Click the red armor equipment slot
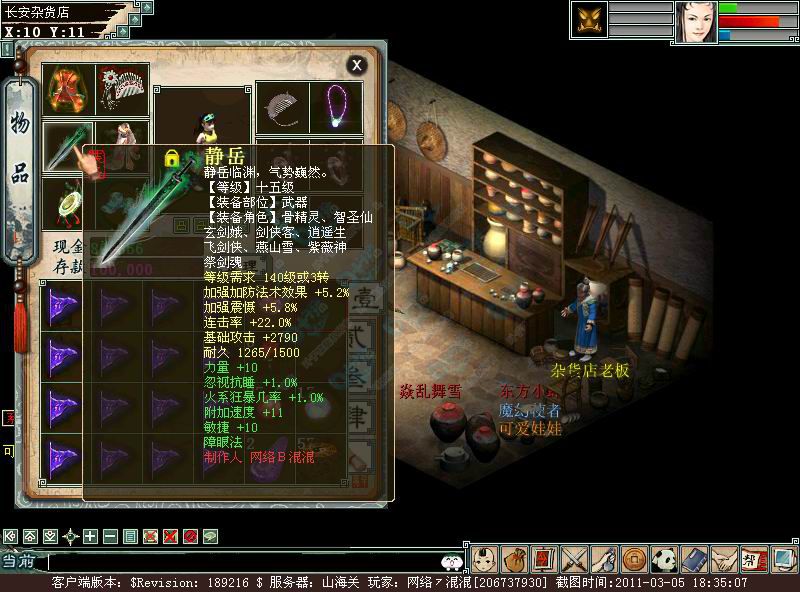Viewport: 800px width, 592px height. pos(68,88)
